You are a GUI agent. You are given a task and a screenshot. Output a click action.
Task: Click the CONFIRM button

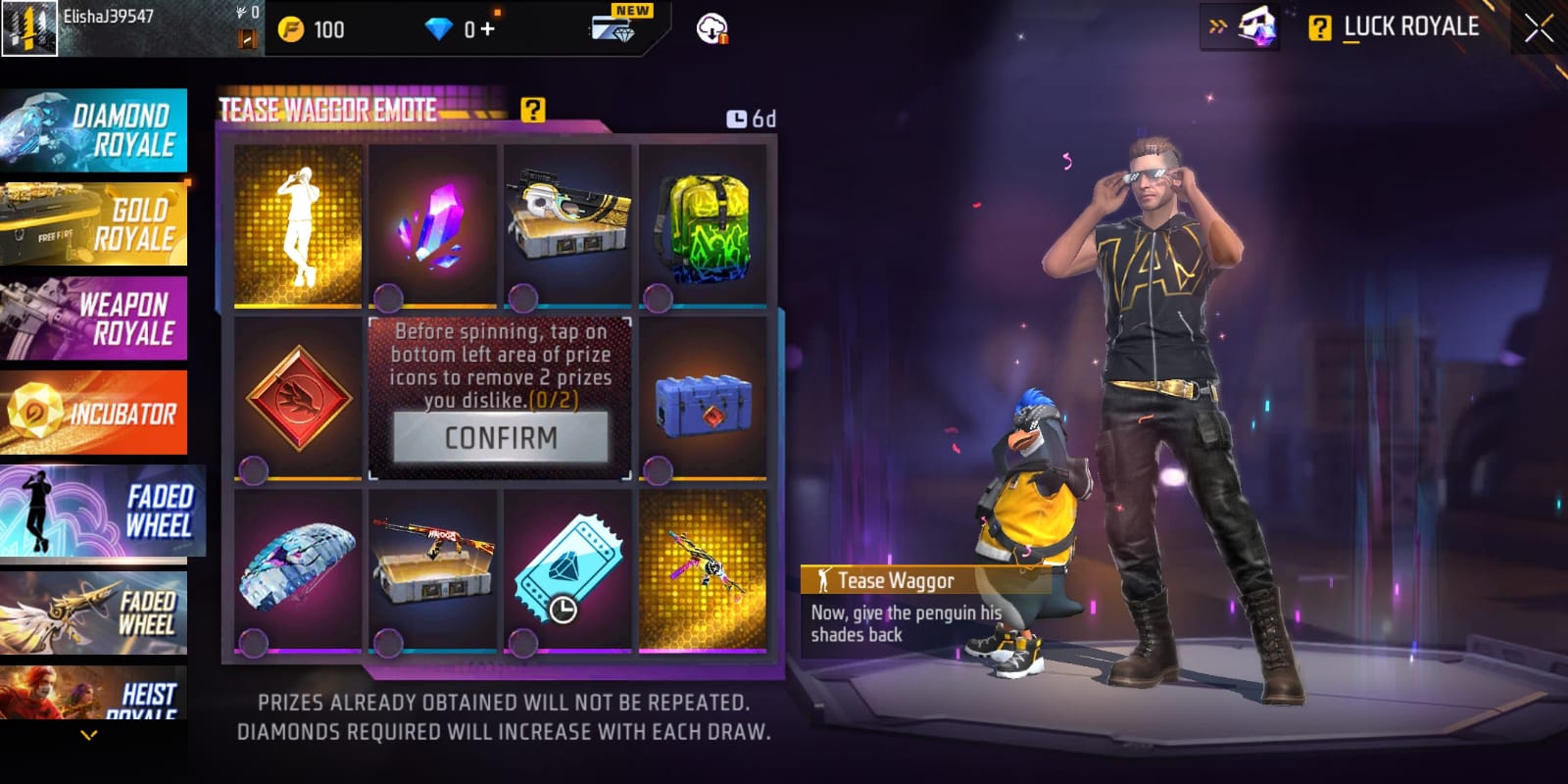tap(501, 437)
